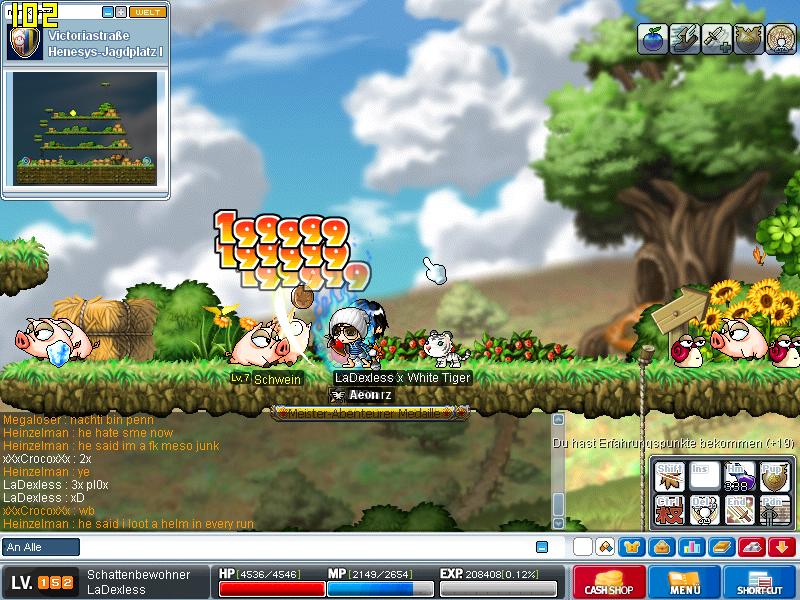Open the An Alle chat target selector
The height and width of the screenshot is (600, 800).
(41, 547)
